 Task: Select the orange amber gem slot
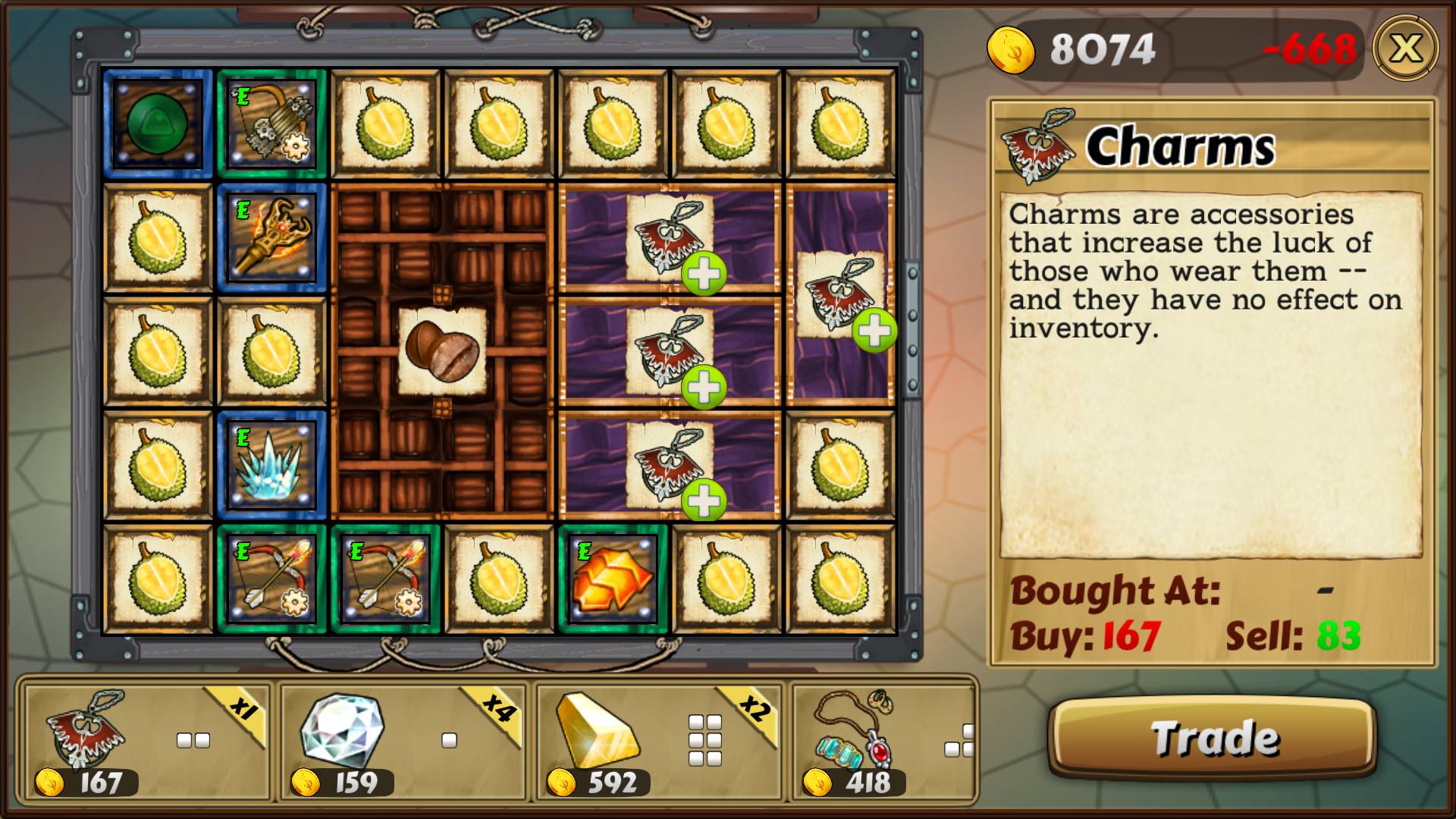tap(613, 579)
